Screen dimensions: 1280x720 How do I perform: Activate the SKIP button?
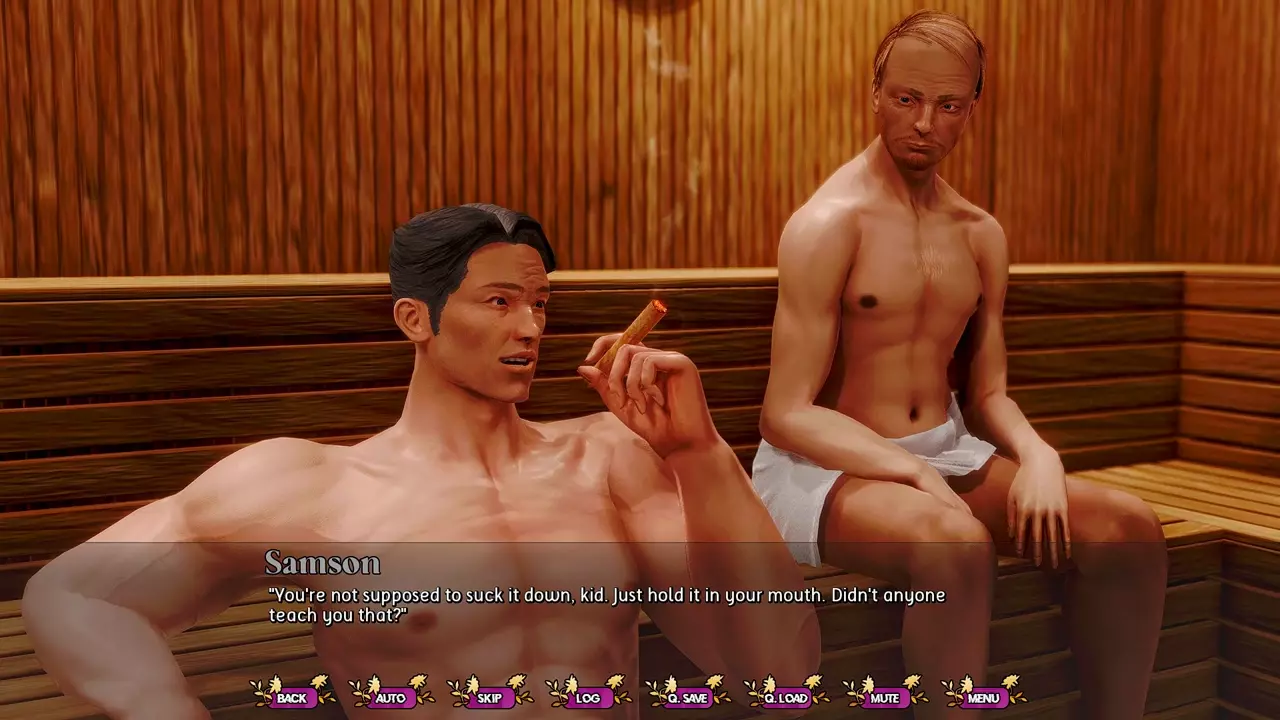pos(489,697)
